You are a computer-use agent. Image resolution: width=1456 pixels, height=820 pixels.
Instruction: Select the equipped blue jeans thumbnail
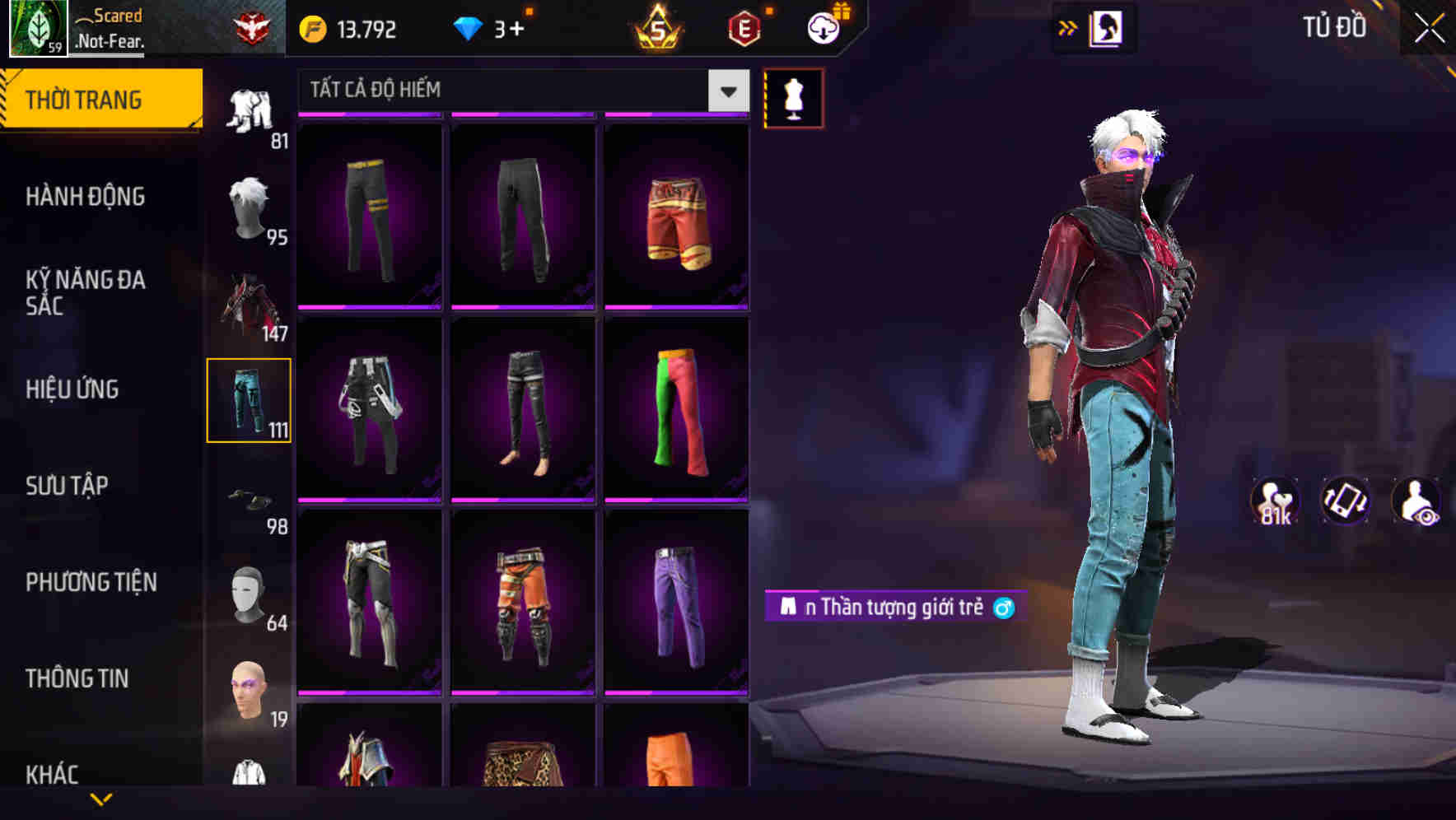[250, 399]
